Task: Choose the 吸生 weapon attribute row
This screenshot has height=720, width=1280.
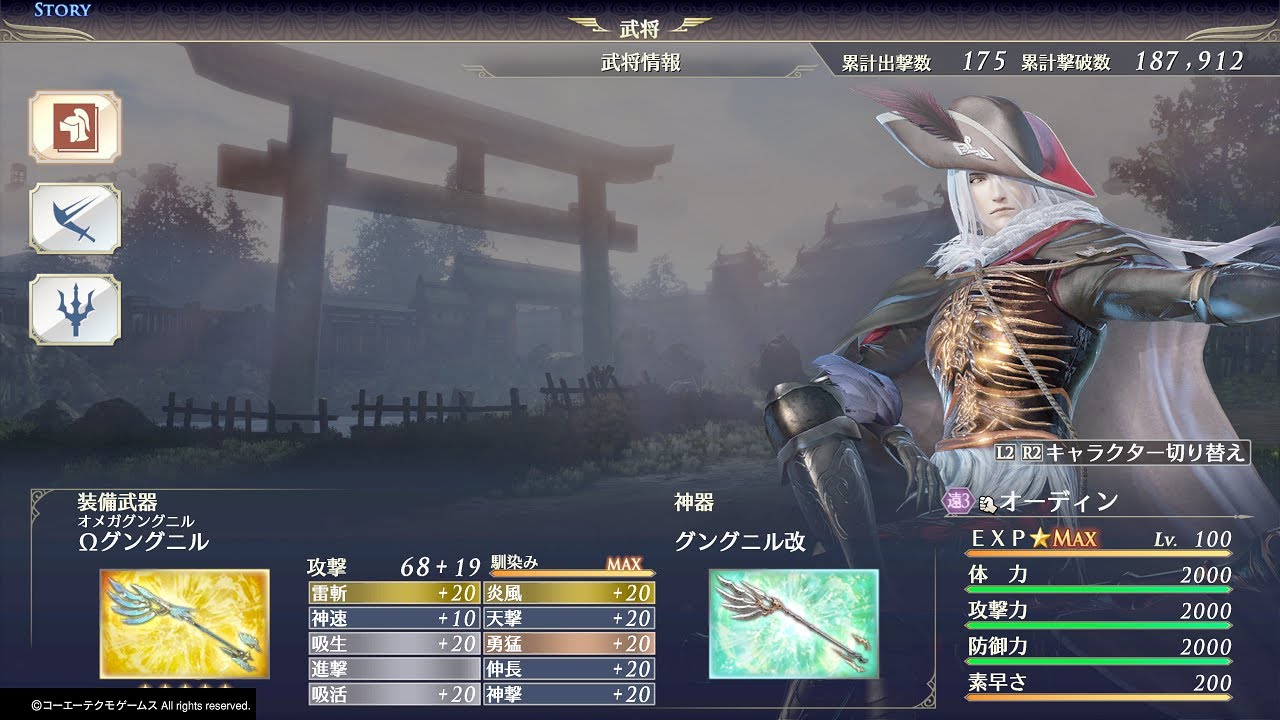Action: (x=394, y=644)
